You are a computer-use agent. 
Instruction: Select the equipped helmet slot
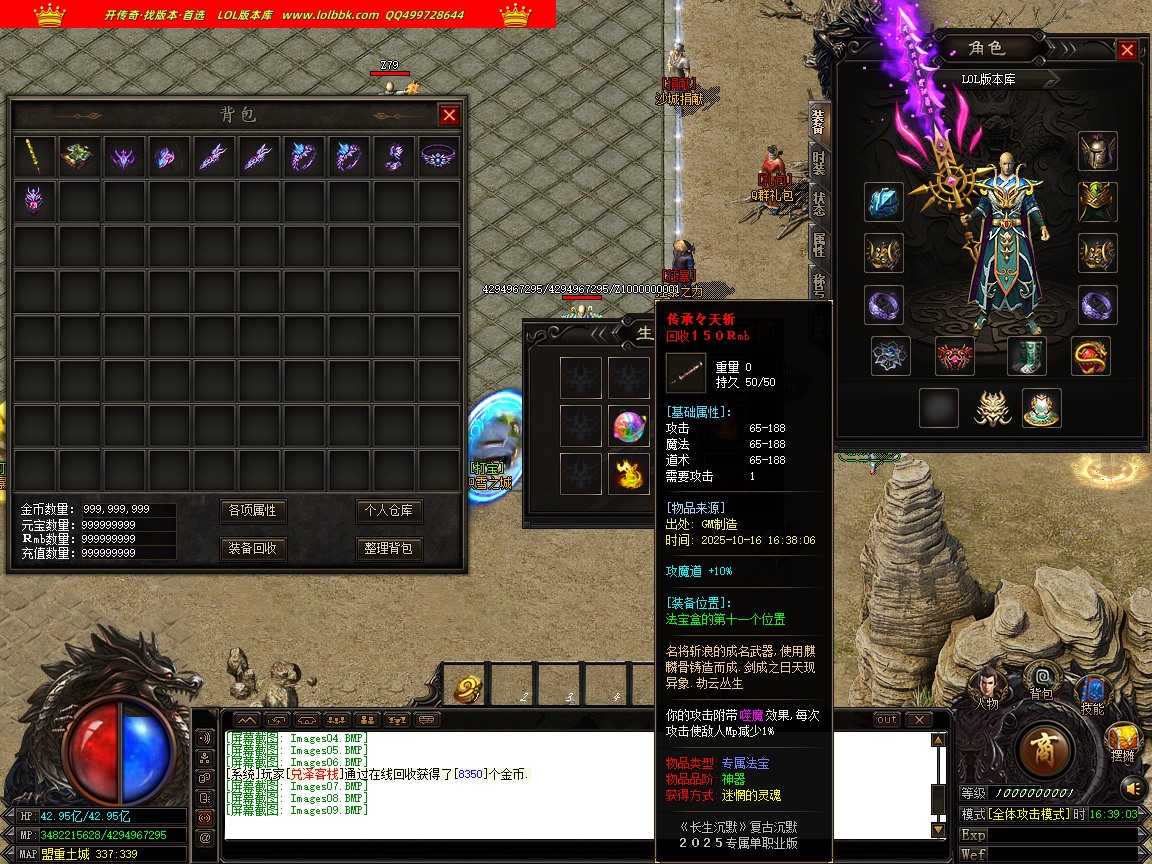(x=1097, y=151)
